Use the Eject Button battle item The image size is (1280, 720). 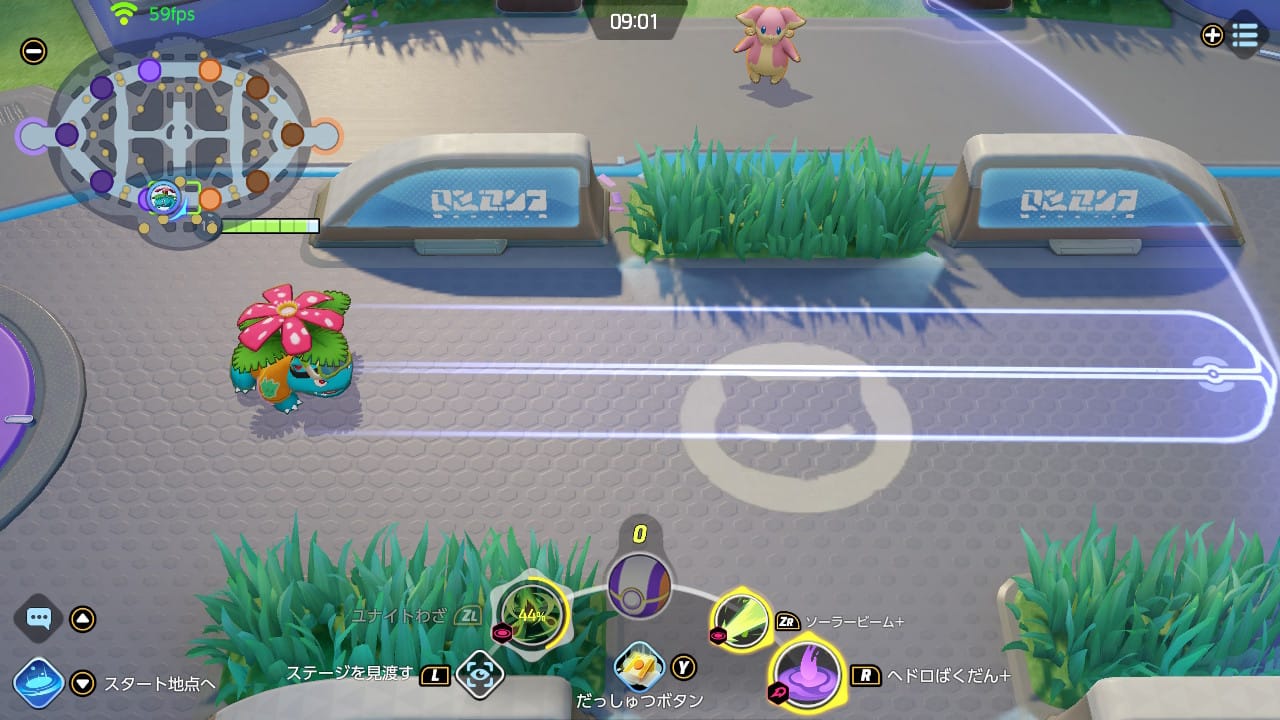tap(640, 666)
